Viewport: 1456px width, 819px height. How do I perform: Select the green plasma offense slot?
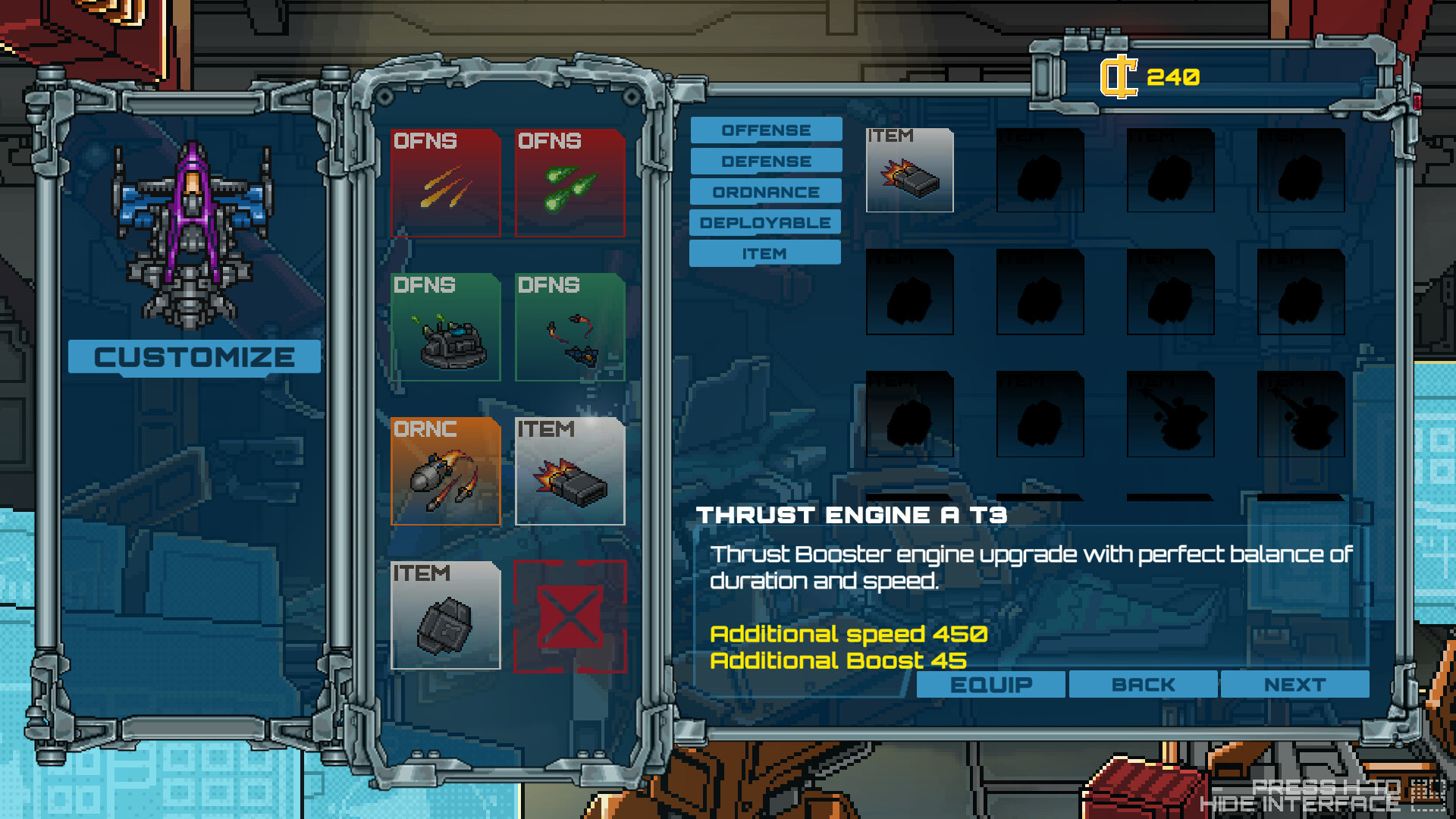coord(570,183)
